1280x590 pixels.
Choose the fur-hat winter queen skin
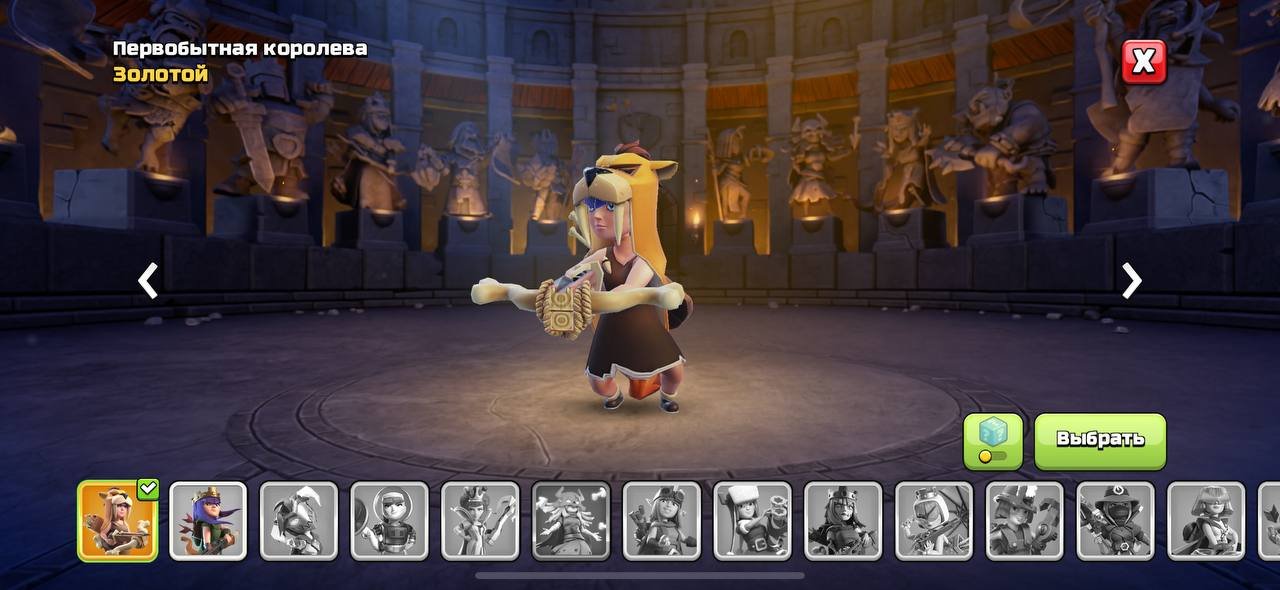pos(753,521)
